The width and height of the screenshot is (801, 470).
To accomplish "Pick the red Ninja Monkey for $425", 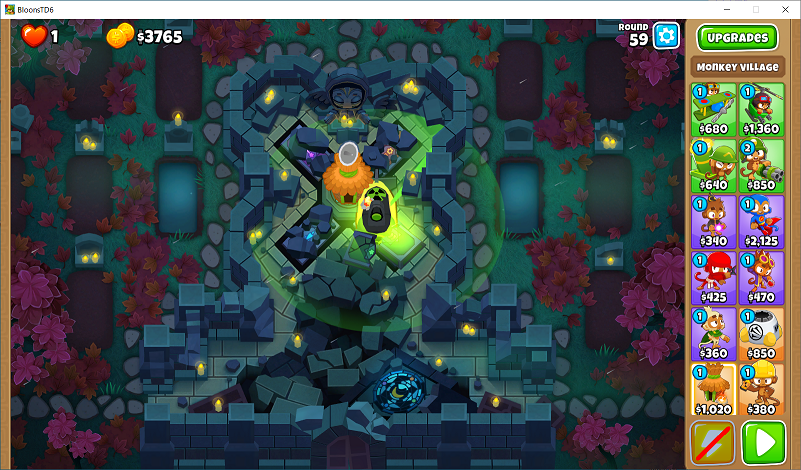I will (711, 277).
